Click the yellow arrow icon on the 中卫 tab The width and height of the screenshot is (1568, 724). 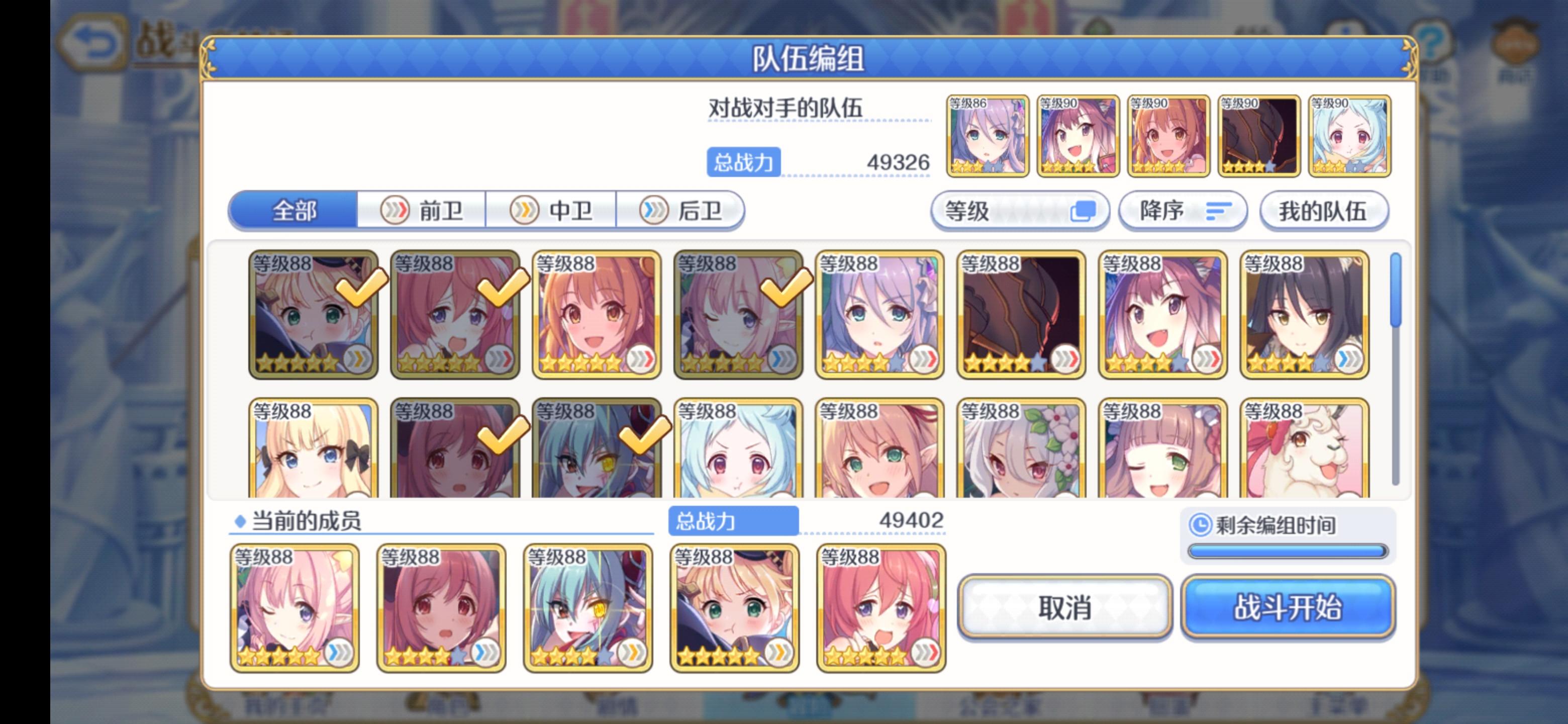point(525,210)
